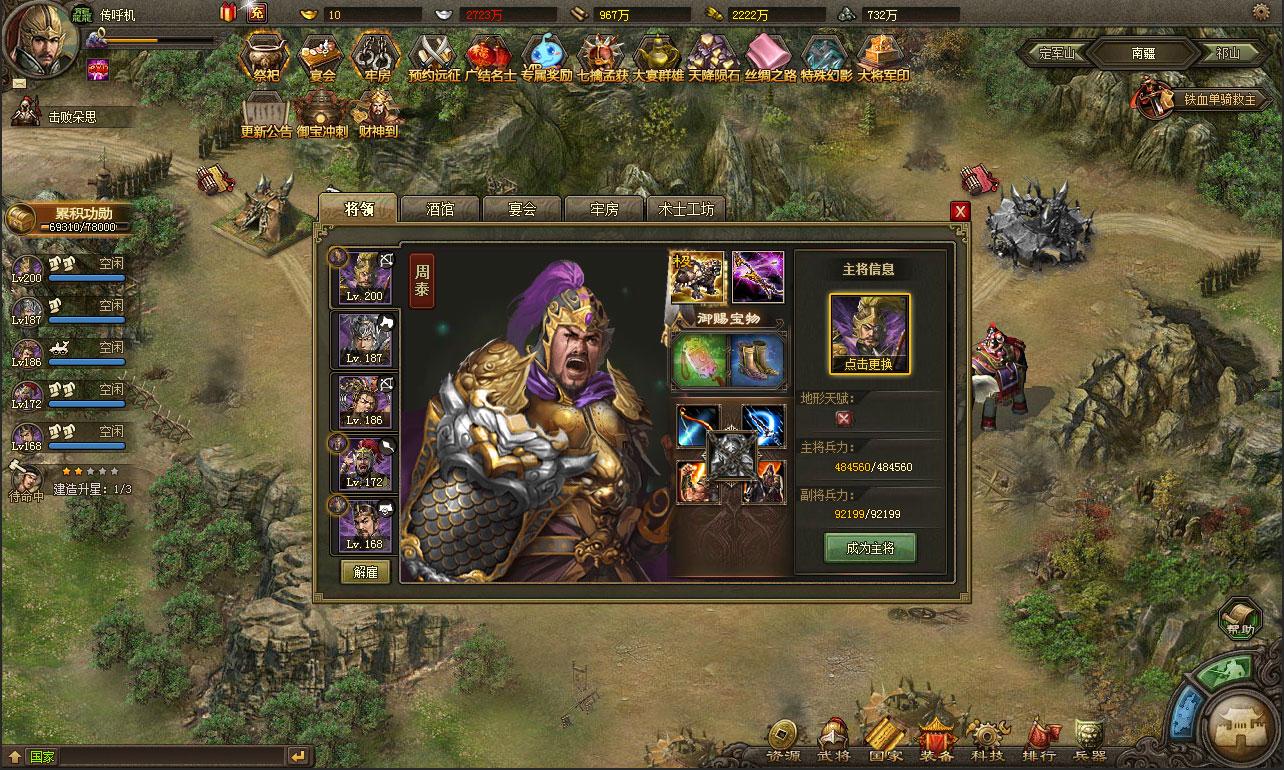The height and width of the screenshot is (770, 1284).
Task: Open the 更新公告 announcement icon
Action: point(266,113)
